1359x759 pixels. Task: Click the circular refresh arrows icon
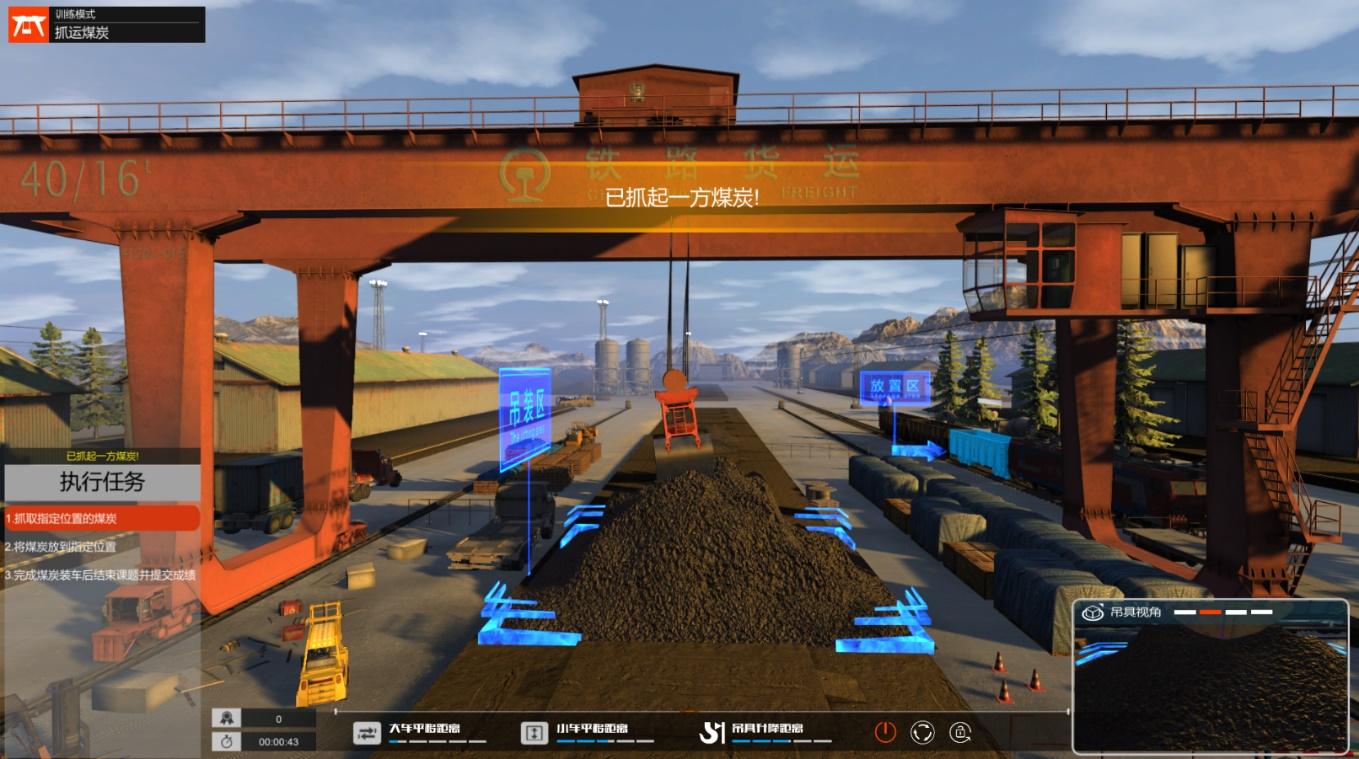tap(922, 732)
